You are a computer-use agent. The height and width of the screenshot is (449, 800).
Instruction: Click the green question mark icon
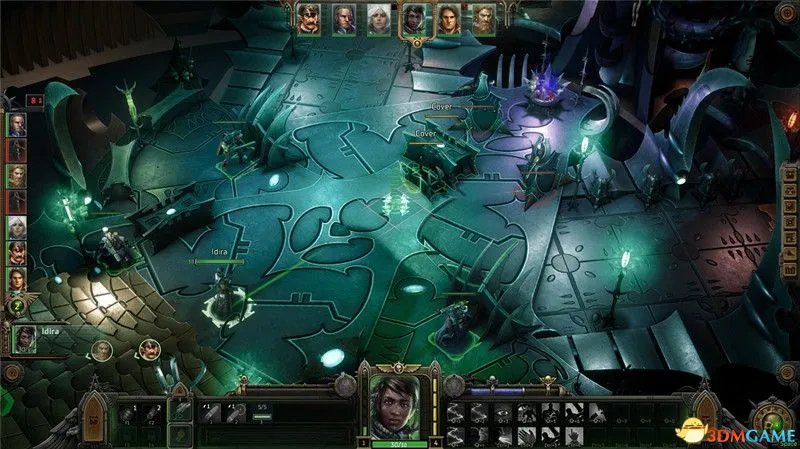pos(17,305)
